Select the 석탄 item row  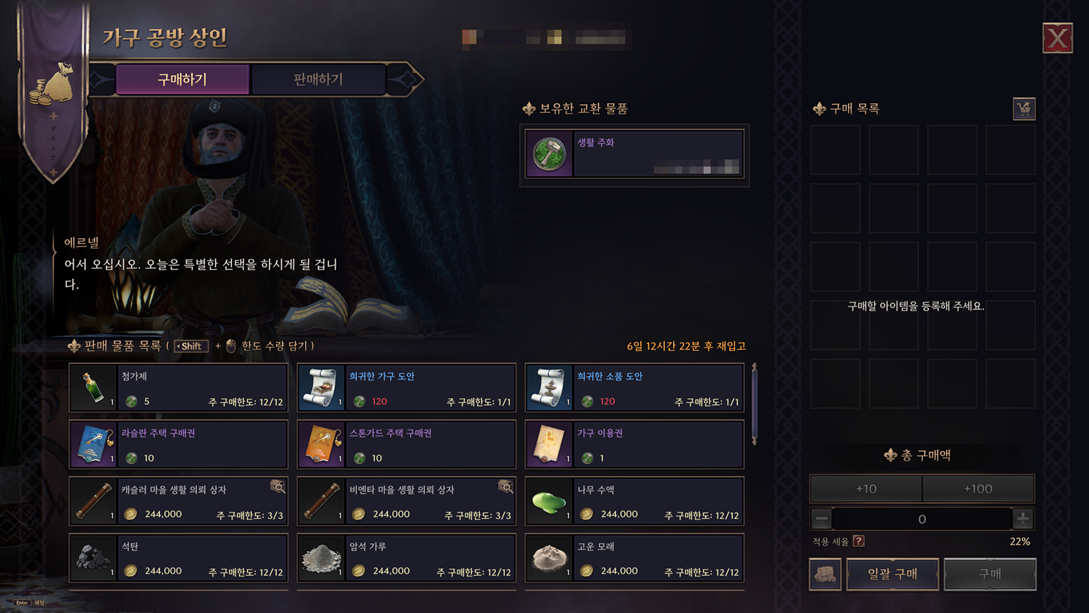[x=179, y=558]
